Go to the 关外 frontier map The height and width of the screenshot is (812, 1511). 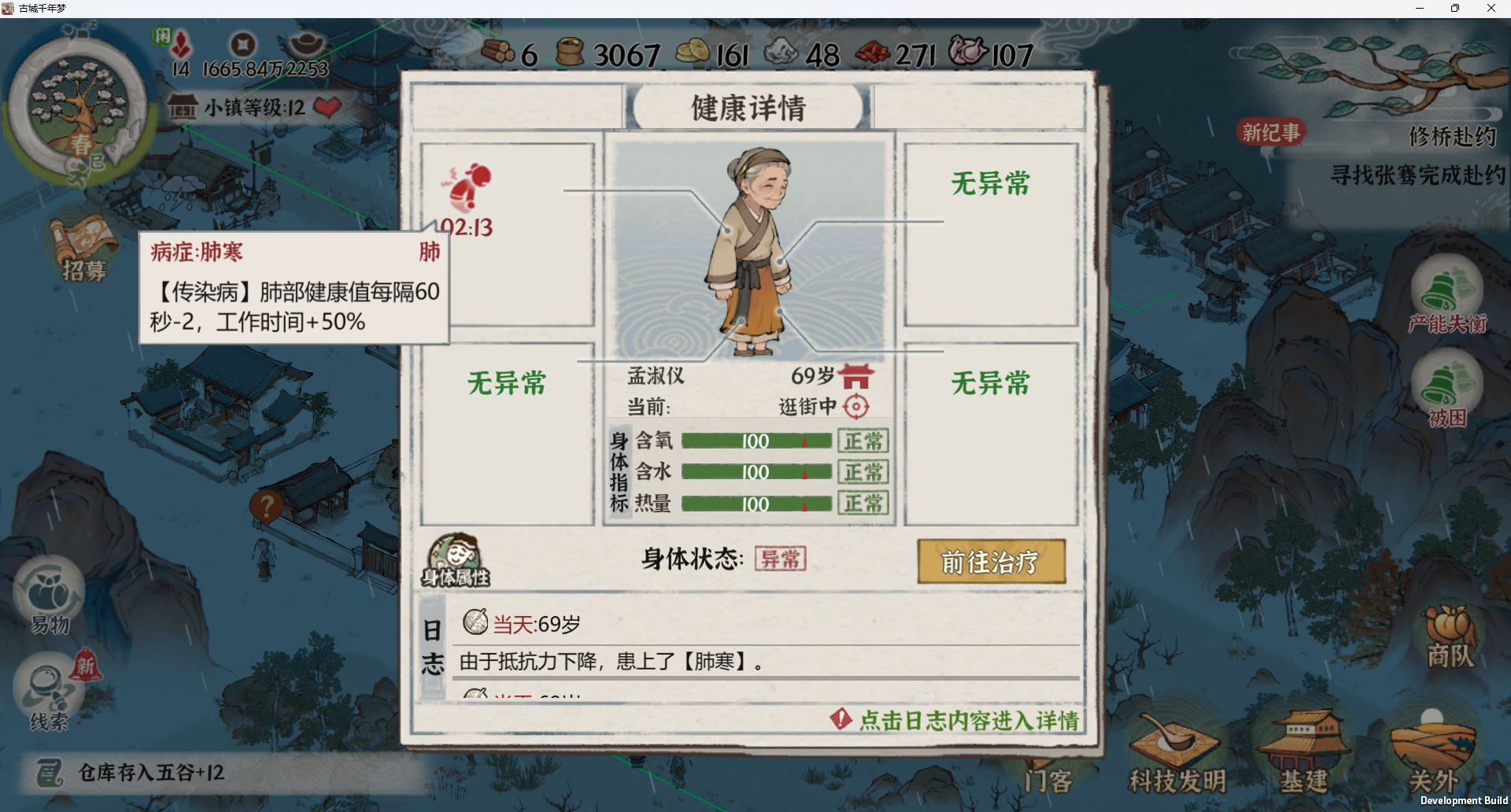click(1432, 751)
